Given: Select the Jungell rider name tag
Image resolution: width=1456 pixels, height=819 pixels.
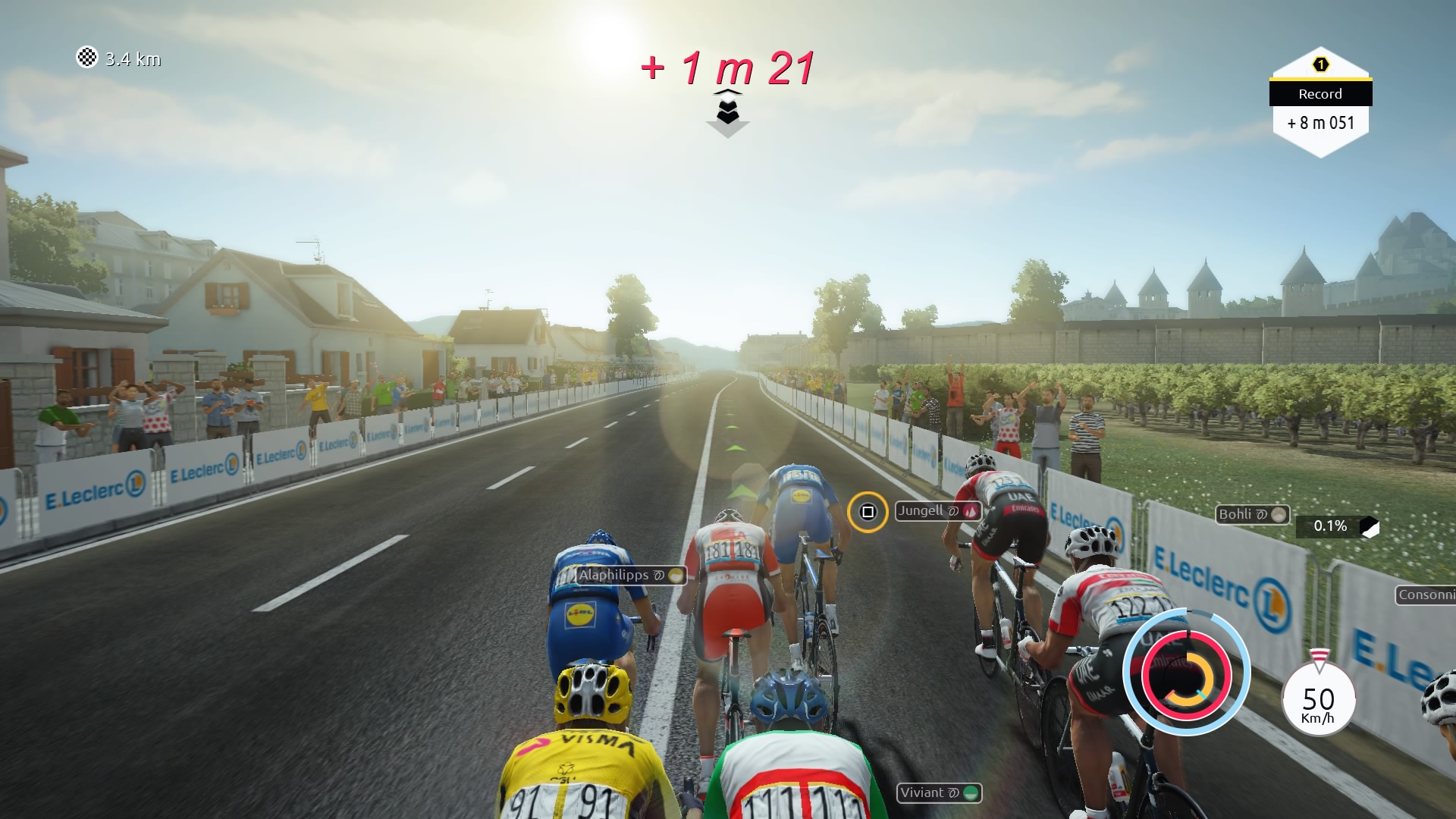Looking at the screenshot, I should pos(938,511).
